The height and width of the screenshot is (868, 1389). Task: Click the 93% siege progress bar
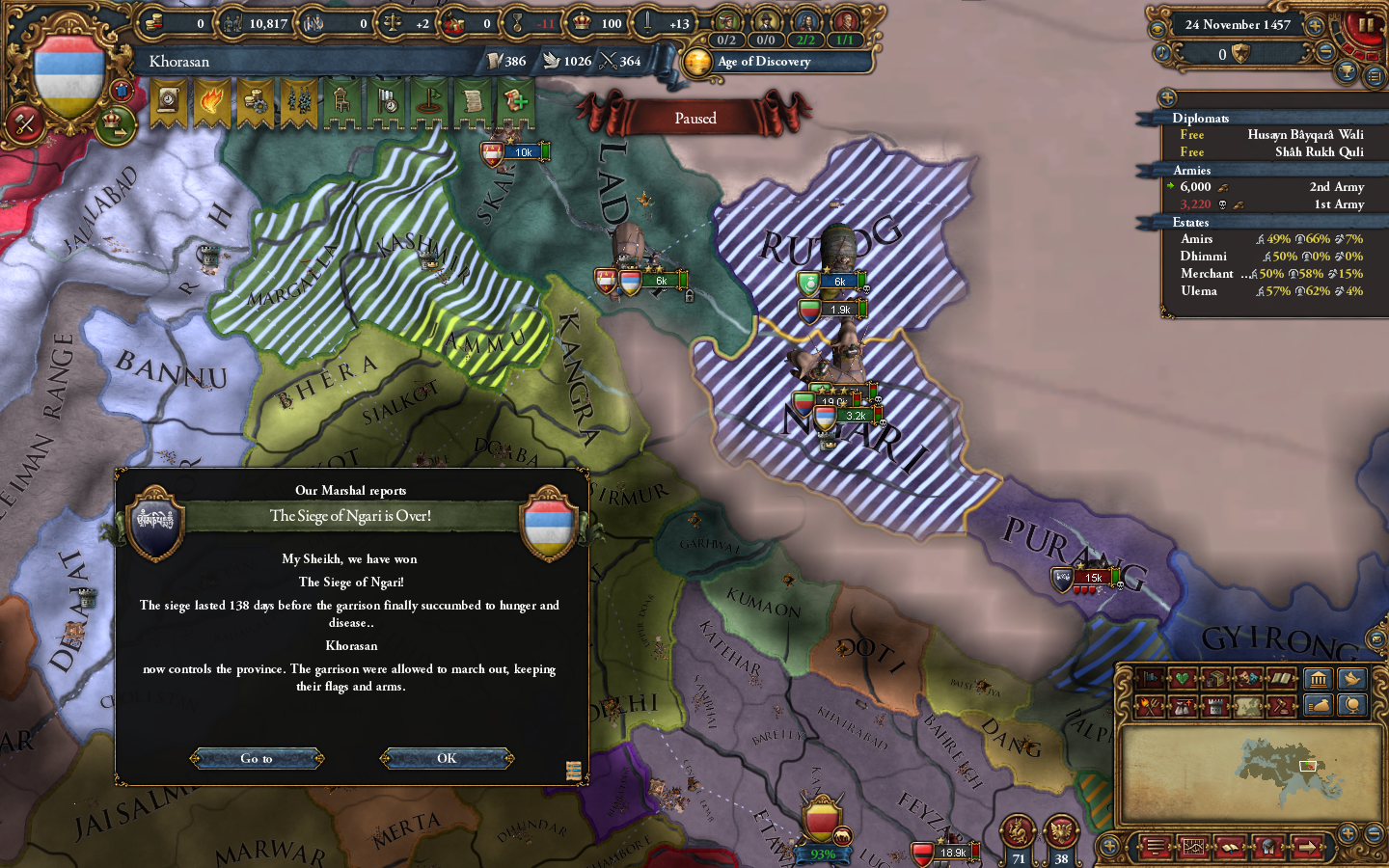tap(821, 853)
